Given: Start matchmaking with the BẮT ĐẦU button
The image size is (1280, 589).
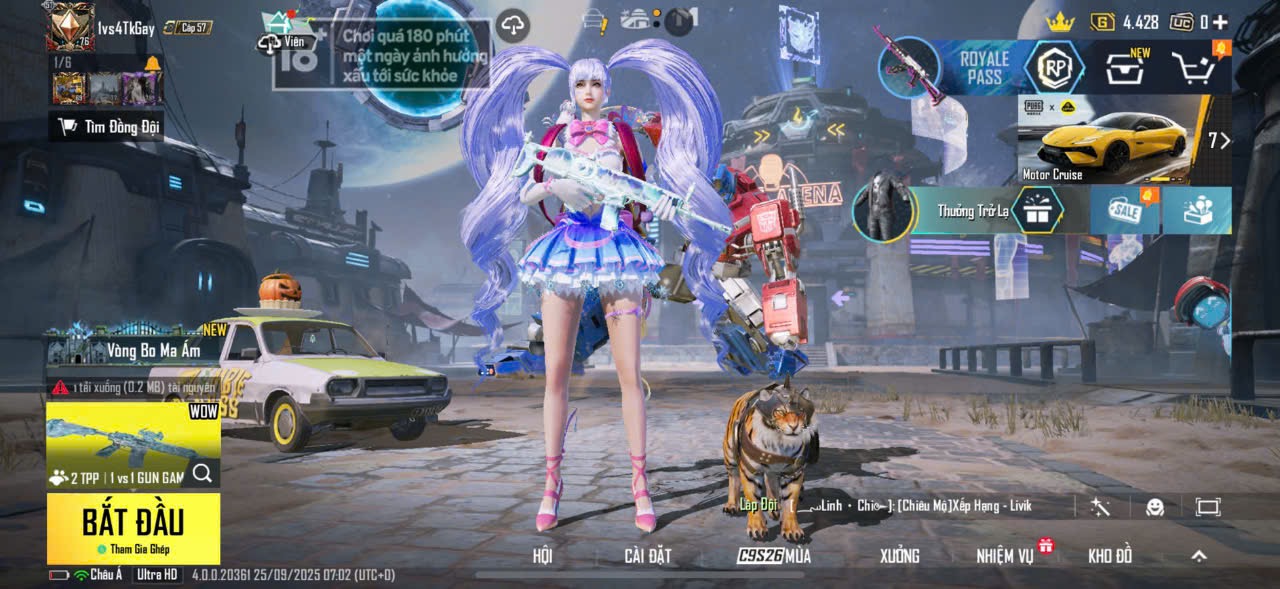Looking at the screenshot, I should (x=133, y=526).
